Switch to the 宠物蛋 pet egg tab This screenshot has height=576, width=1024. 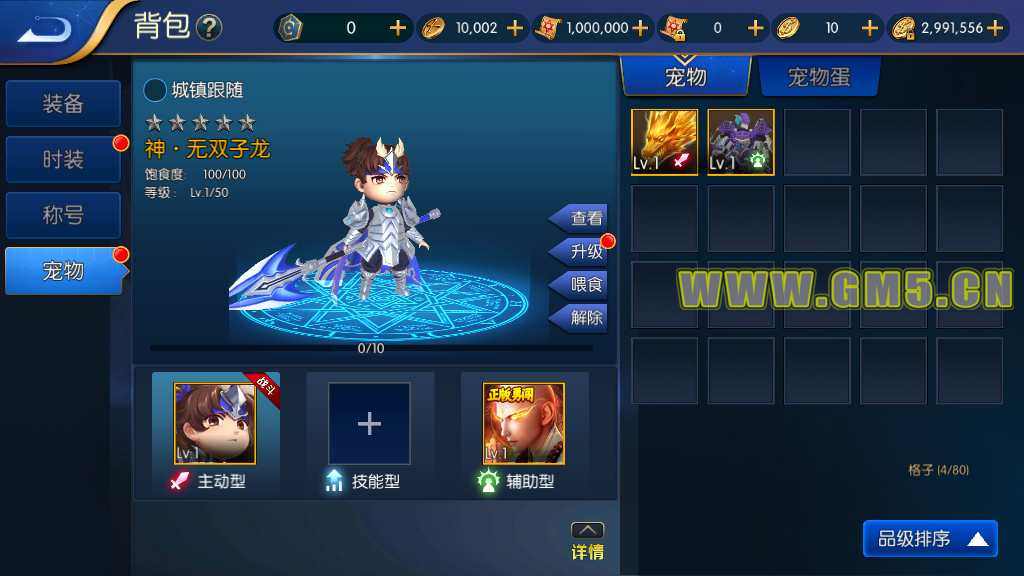819,77
